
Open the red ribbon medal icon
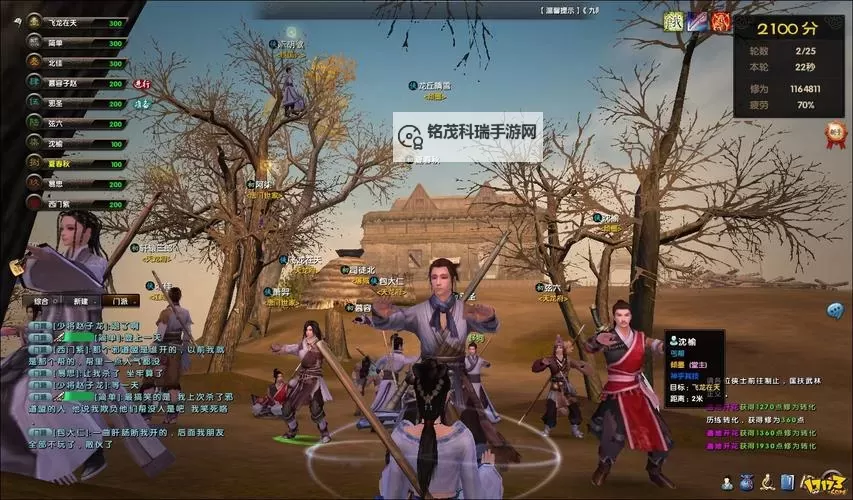coord(835,135)
